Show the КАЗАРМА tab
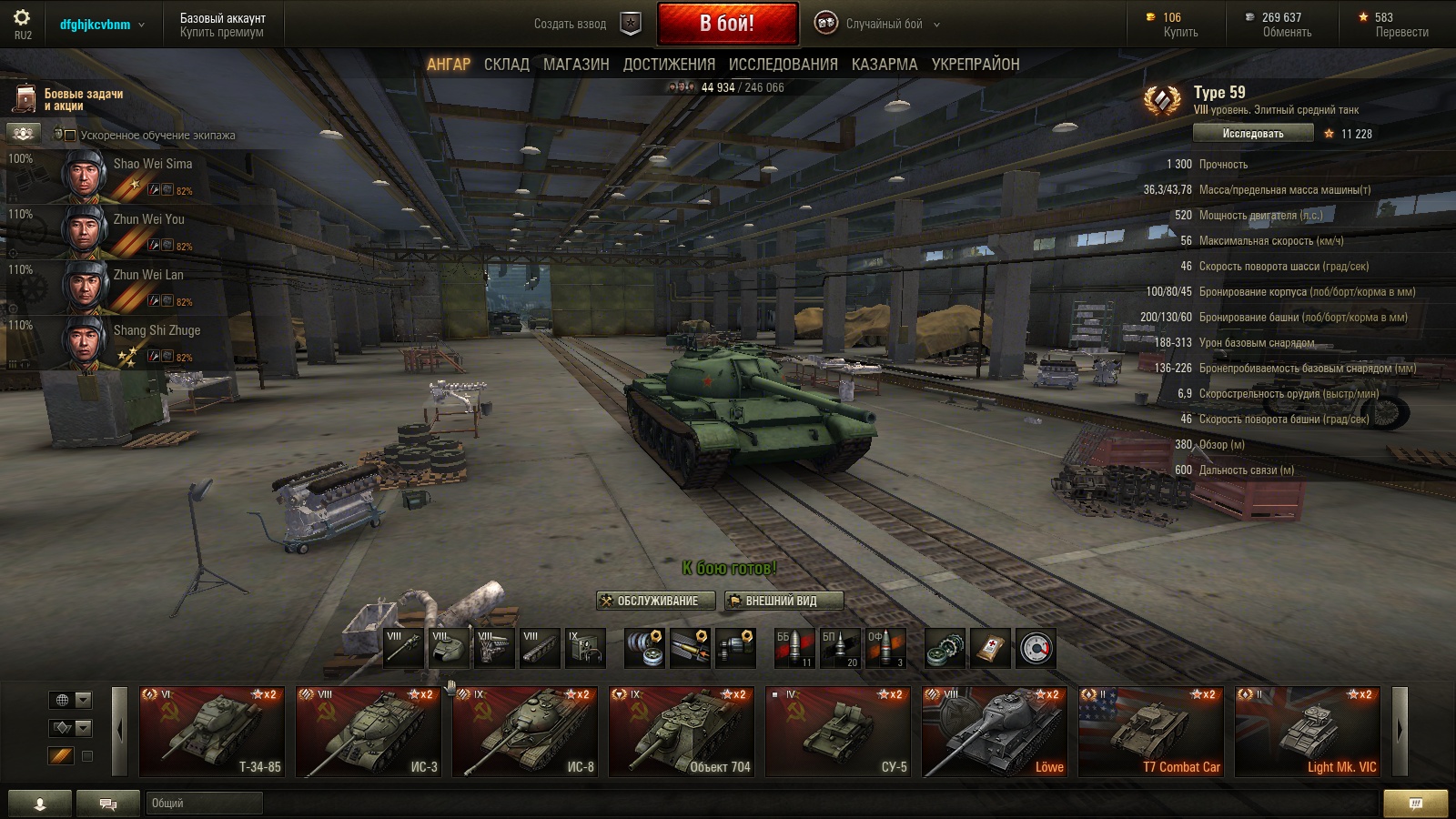 pos(885,65)
